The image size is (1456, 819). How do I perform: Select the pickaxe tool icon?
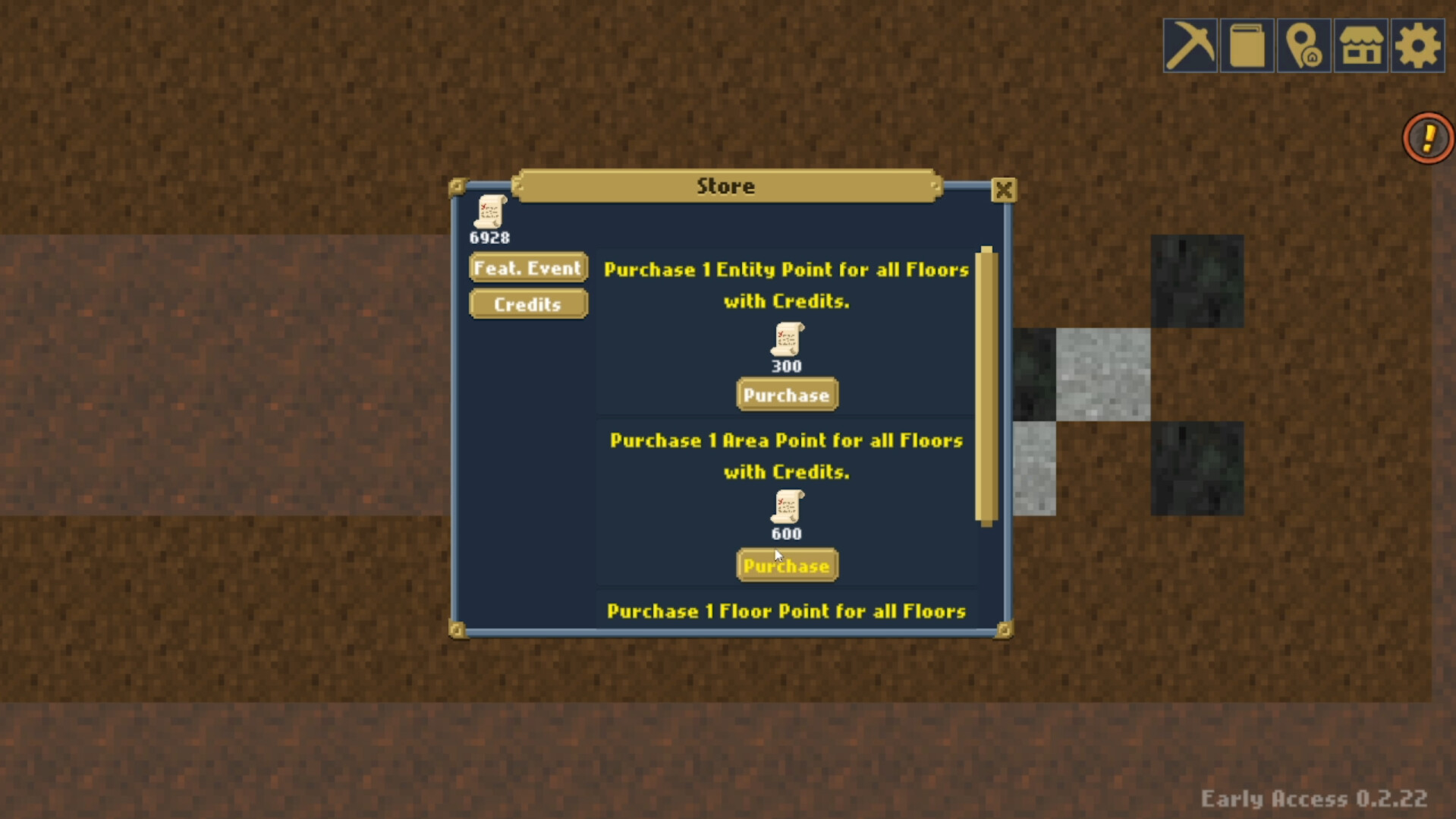click(x=1190, y=46)
